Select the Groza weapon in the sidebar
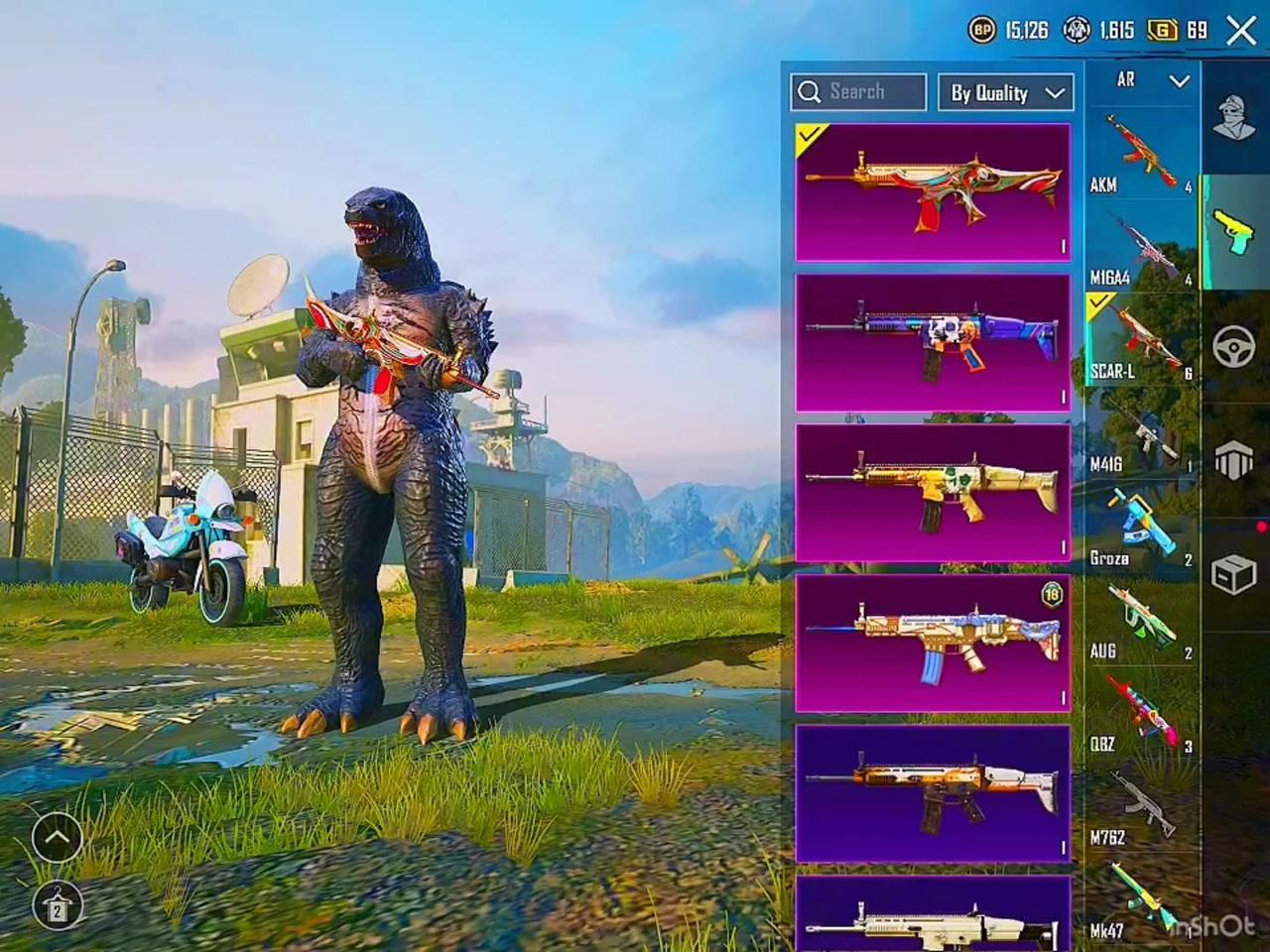1270x952 pixels. tap(1139, 526)
